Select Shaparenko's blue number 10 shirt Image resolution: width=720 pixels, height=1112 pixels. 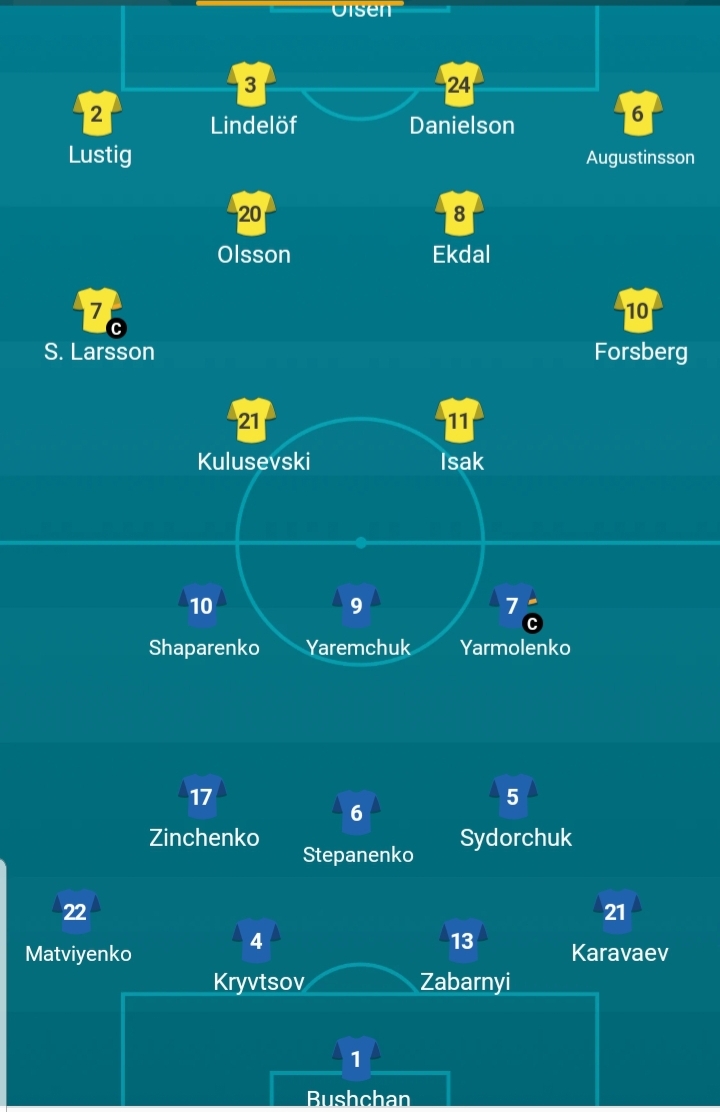pyautogui.click(x=202, y=606)
